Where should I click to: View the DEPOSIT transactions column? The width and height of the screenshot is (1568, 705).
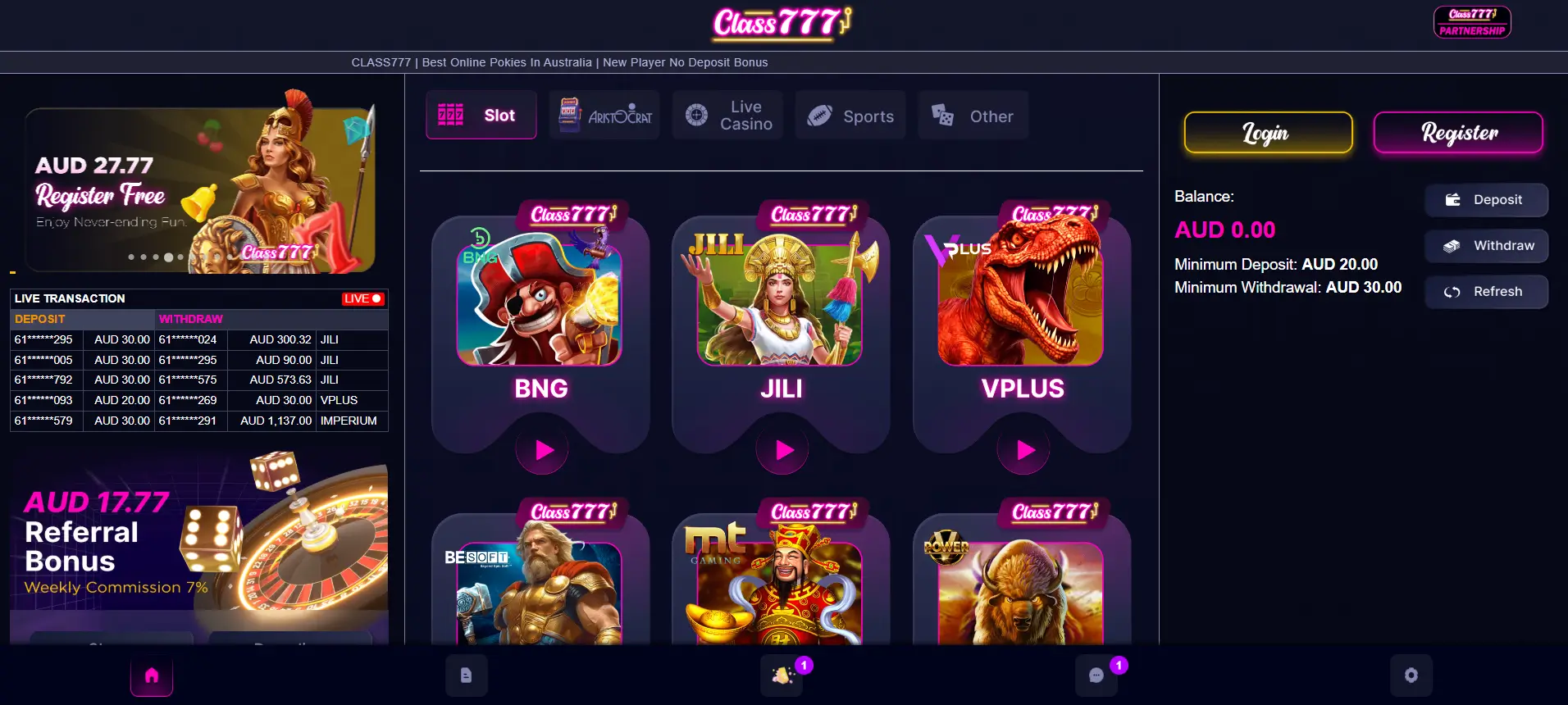pyautogui.click(x=40, y=319)
